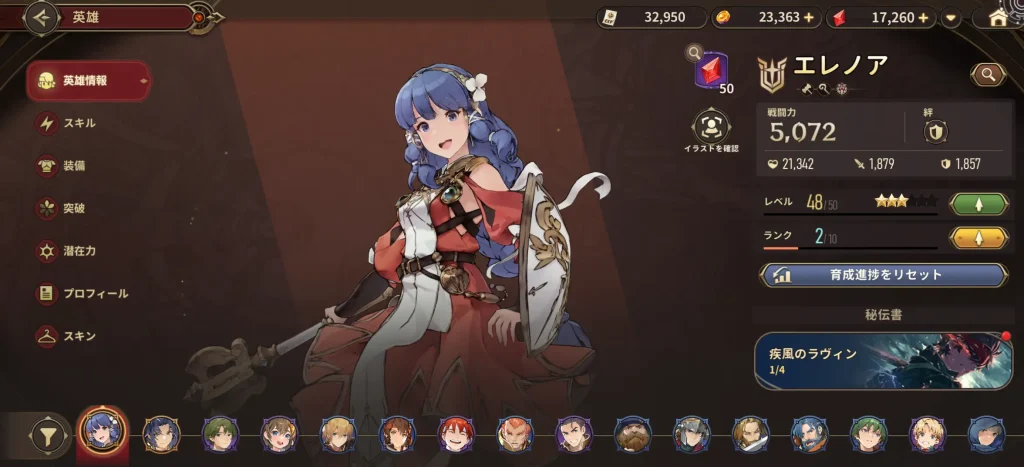Expand the currency dropdown arrow
This screenshot has height=467, width=1024.
951,17
